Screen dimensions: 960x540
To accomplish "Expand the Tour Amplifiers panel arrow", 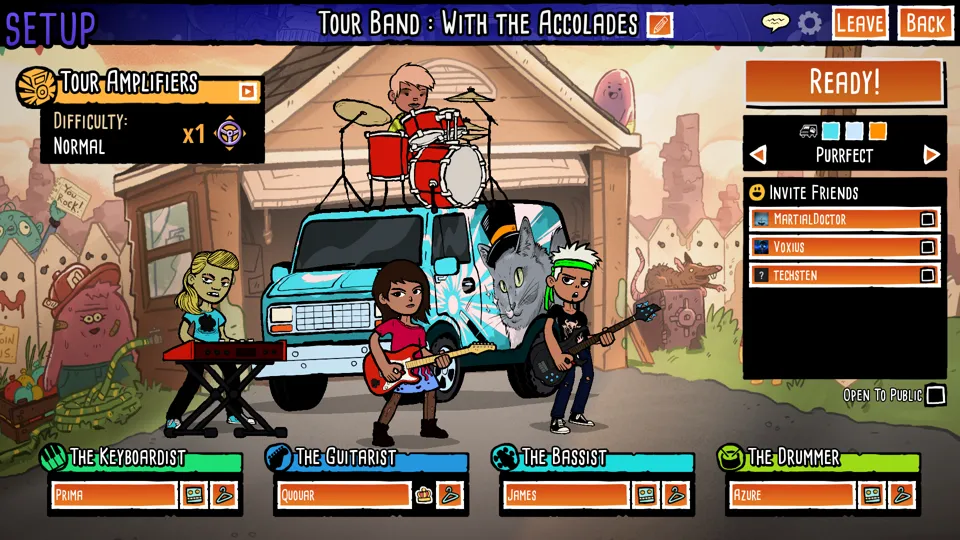I will 247,92.
